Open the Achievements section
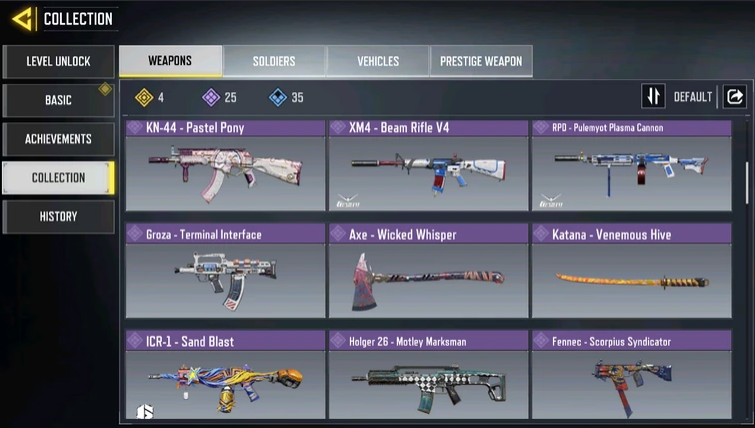This screenshot has height=428, width=755. [x=58, y=139]
